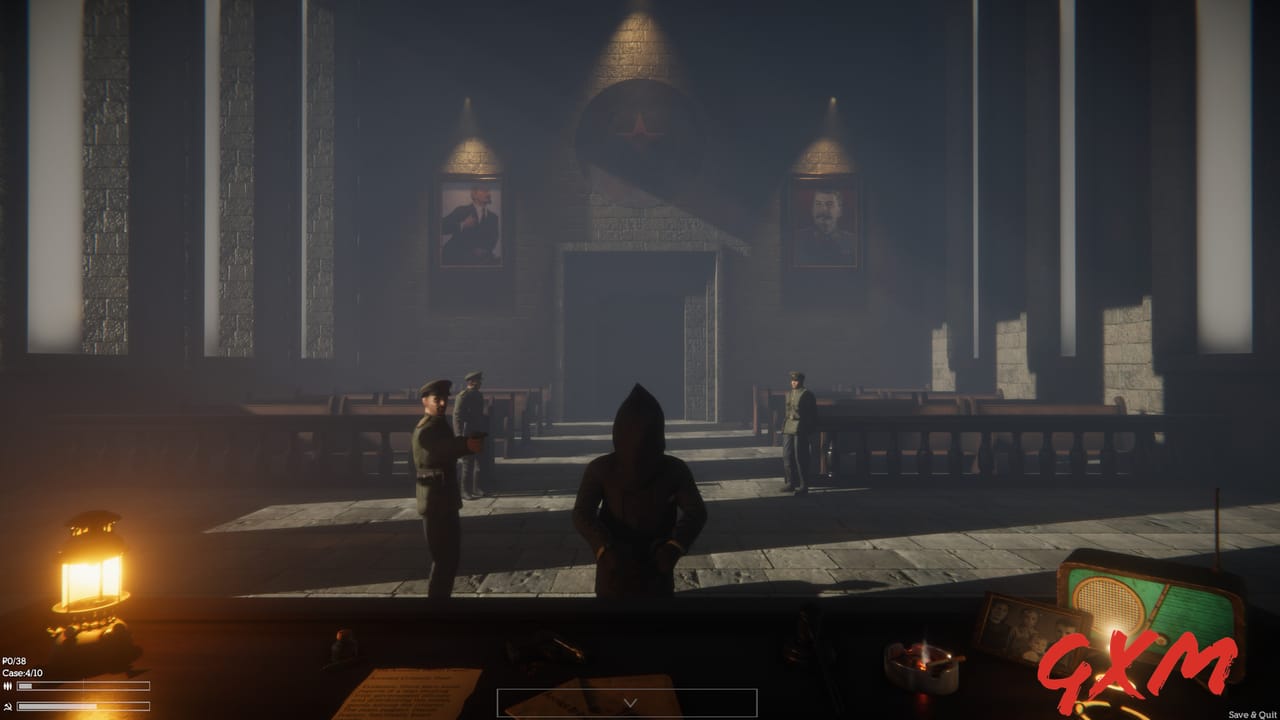The width and height of the screenshot is (1280, 720).
Task: Open the typed document on the desk
Action: (x=410, y=690)
